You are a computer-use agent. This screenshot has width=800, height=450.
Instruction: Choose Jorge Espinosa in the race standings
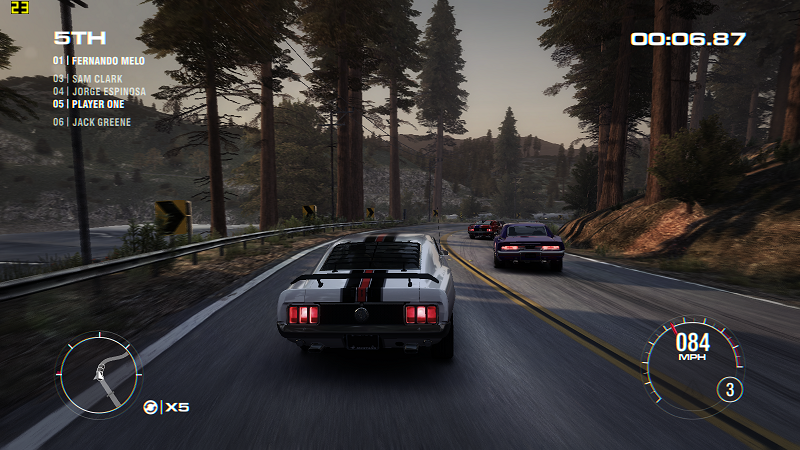99,91
